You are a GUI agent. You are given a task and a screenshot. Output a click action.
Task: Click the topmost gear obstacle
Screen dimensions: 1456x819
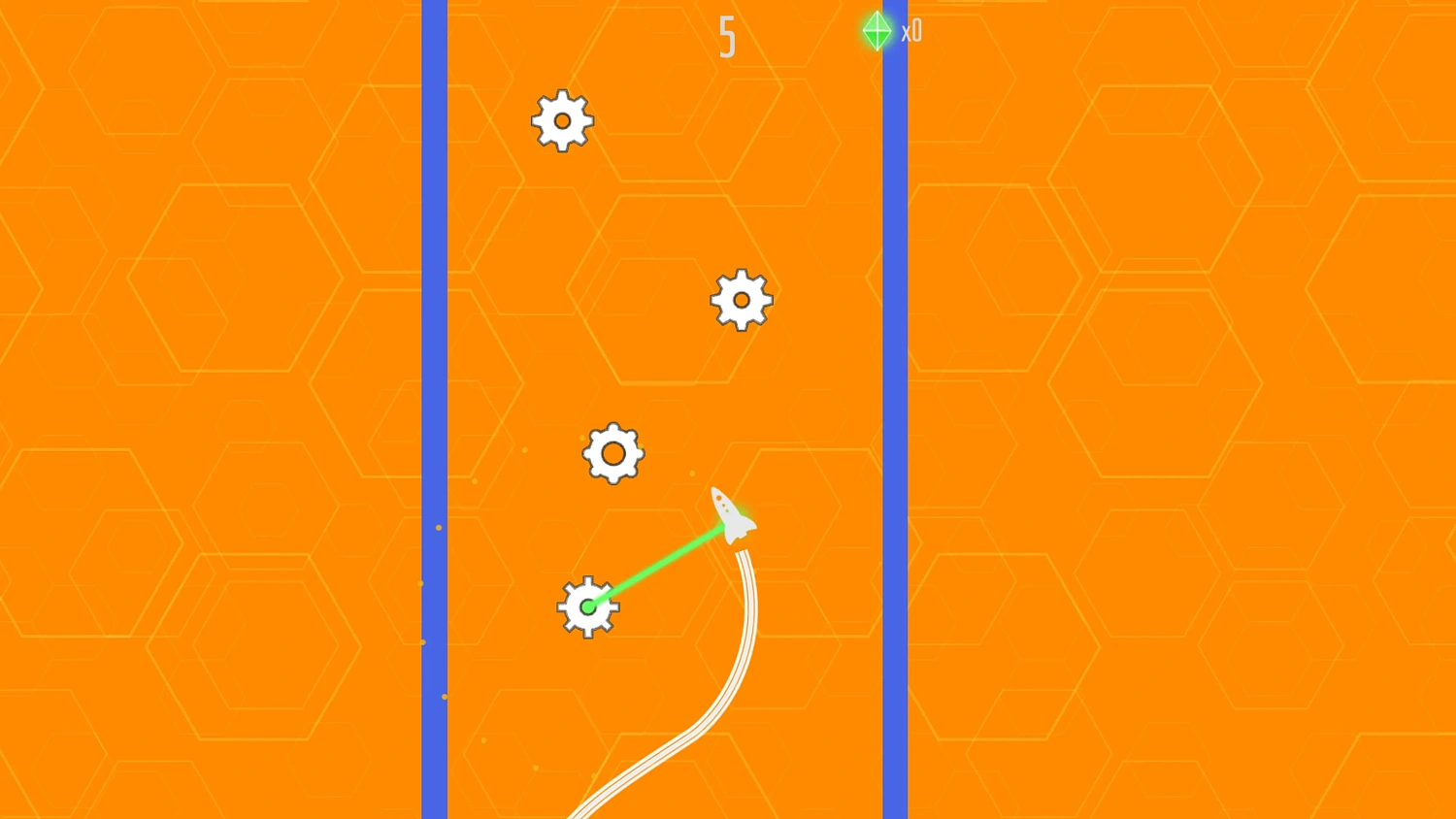coord(561,120)
